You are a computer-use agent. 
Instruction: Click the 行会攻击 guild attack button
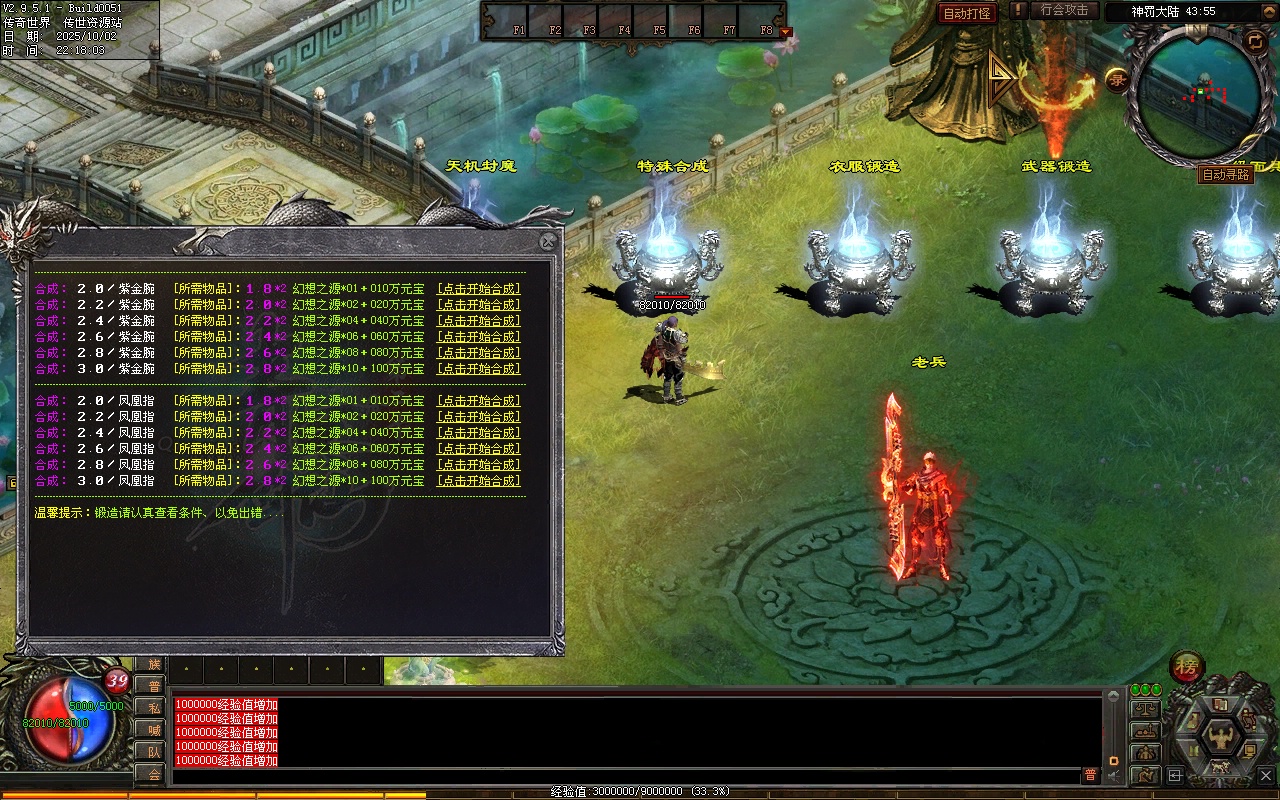pyautogui.click(x=1064, y=10)
